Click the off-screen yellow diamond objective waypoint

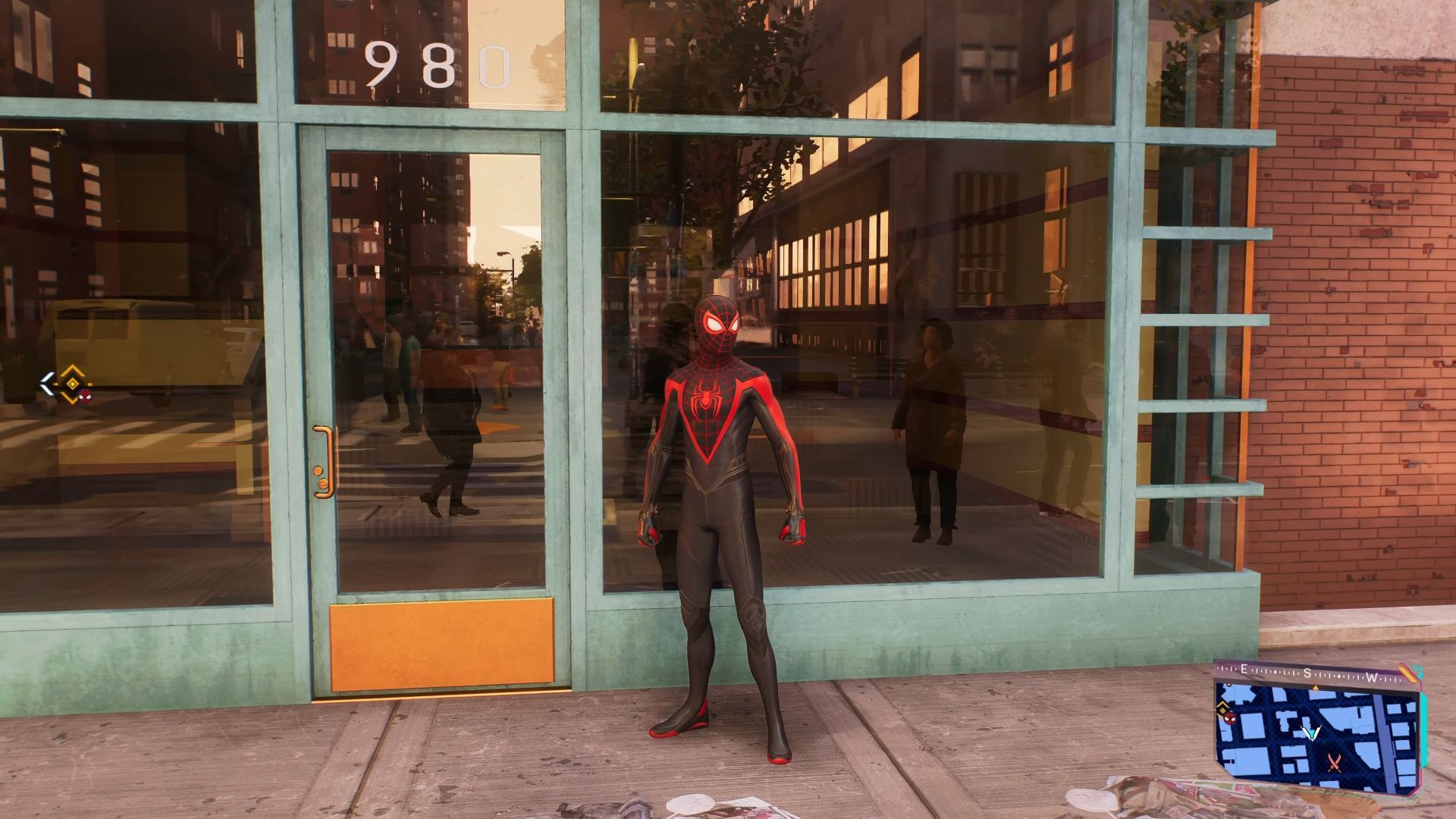[x=72, y=383]
